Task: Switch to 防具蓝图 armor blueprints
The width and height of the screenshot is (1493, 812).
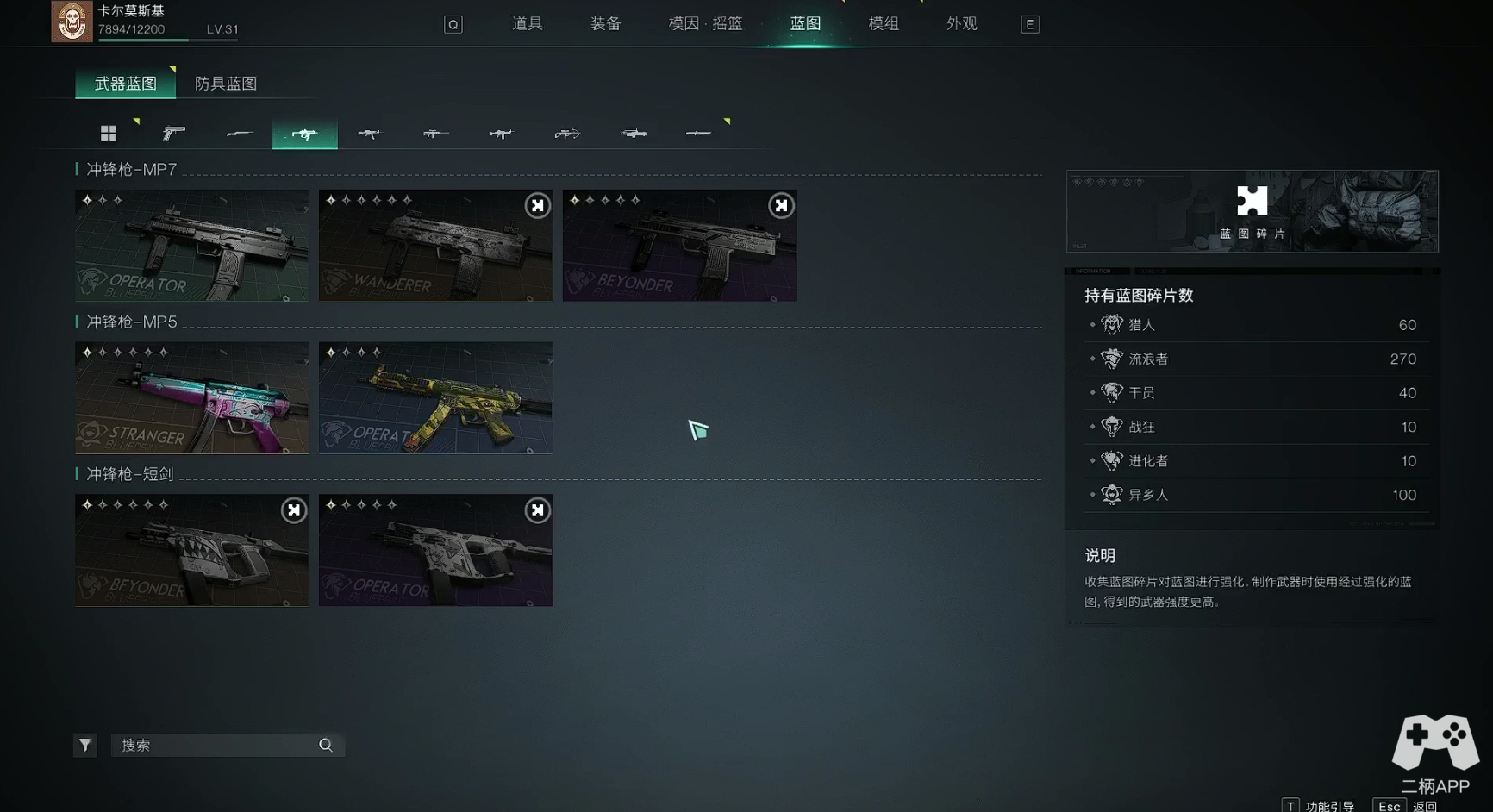Action: [x=226, y=84]
